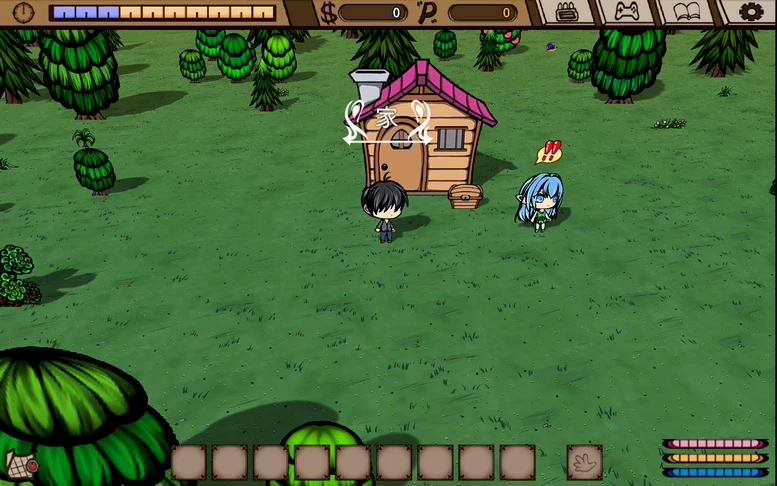Select the gamepad controller tab
777x486 pixels.
click(626, 12)
